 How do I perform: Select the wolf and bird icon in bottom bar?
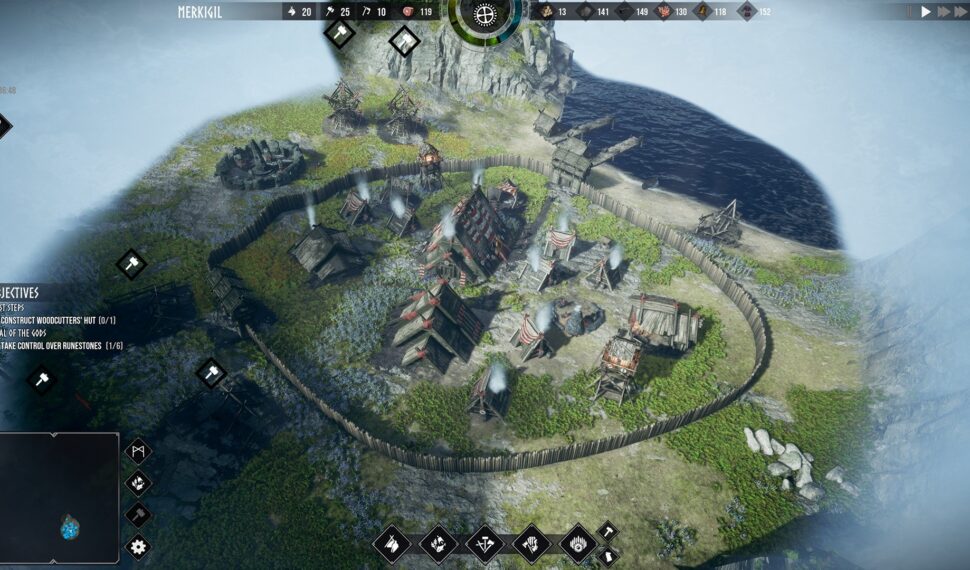click(438, 544)
